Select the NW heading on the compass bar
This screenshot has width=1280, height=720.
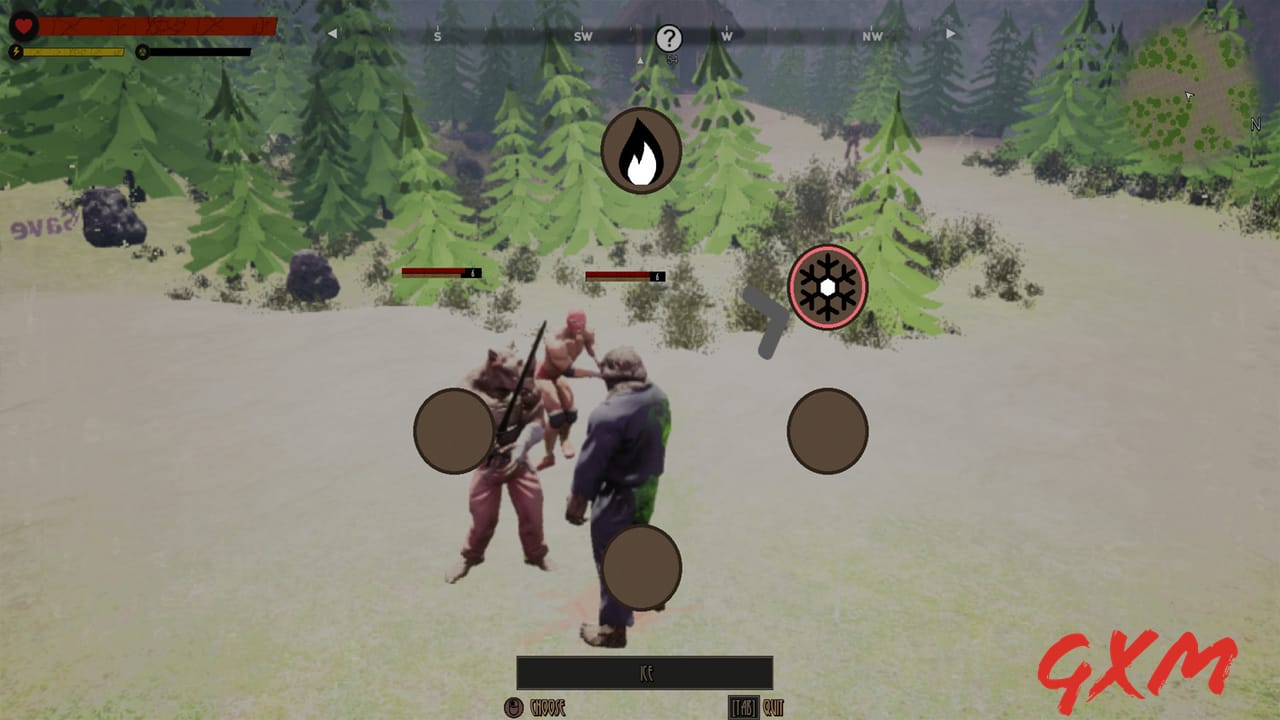(871, 33)
